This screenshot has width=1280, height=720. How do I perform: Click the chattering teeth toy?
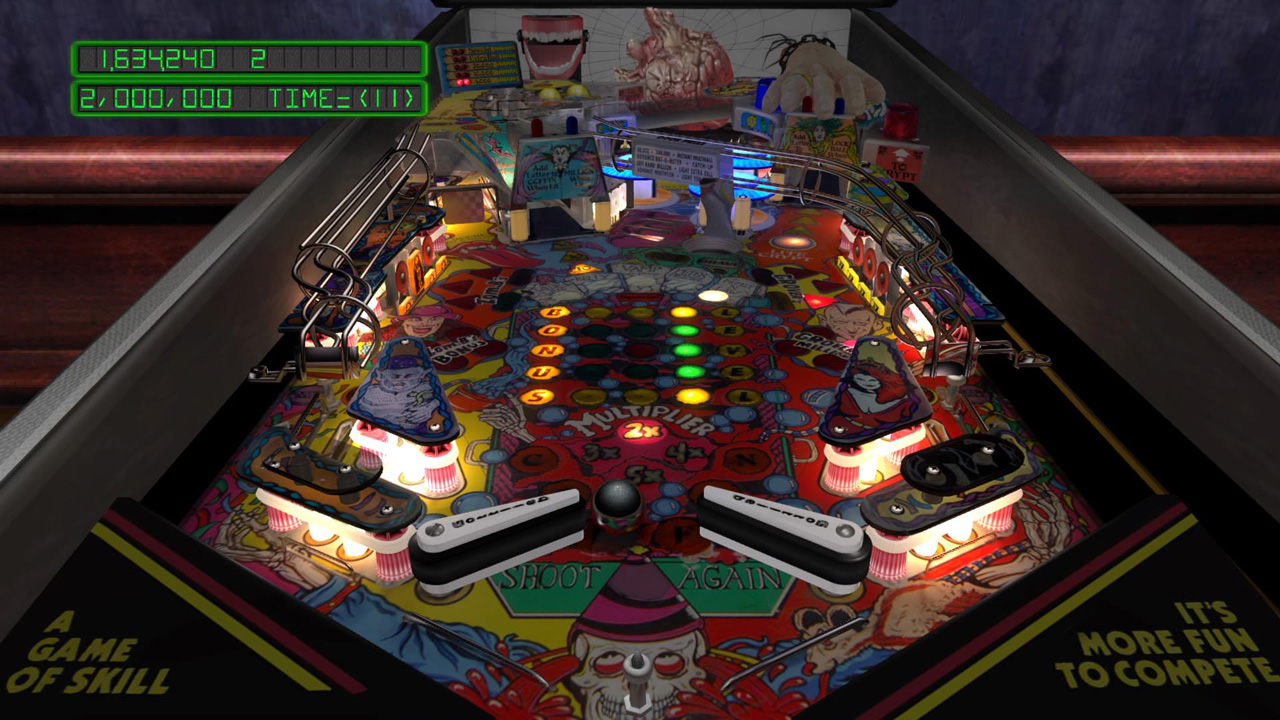point(548,45)
